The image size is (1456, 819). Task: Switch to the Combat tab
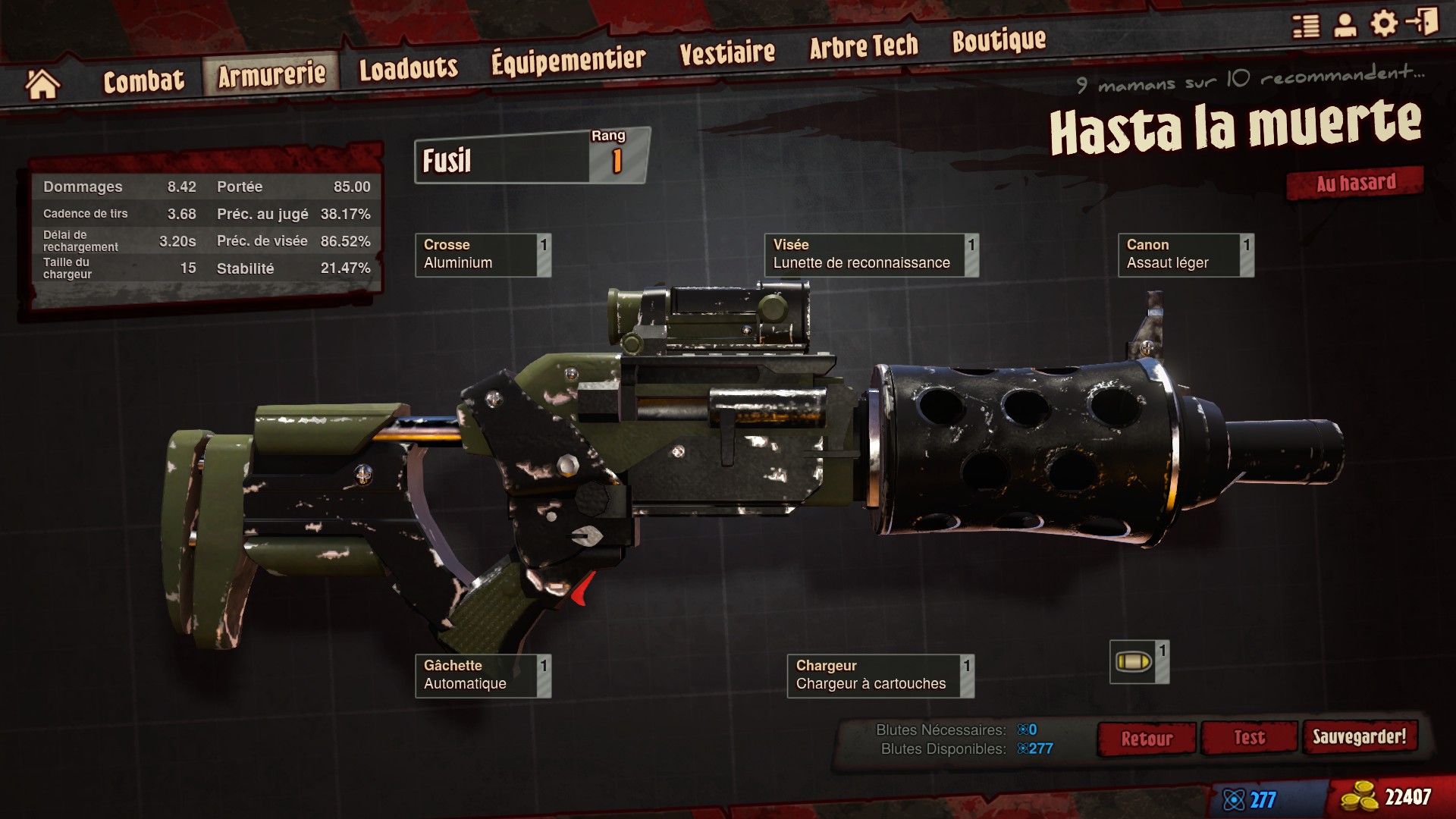pos(143,80)
